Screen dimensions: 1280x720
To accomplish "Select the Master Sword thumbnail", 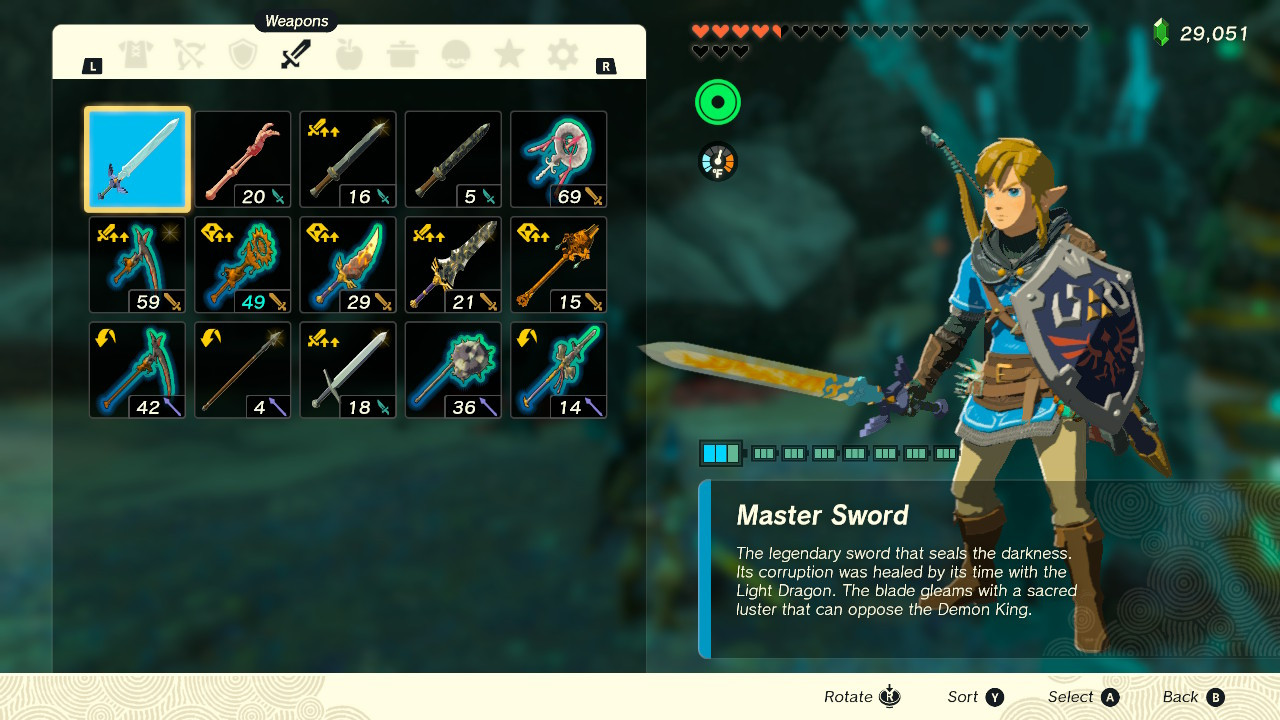I will (137, 159).
